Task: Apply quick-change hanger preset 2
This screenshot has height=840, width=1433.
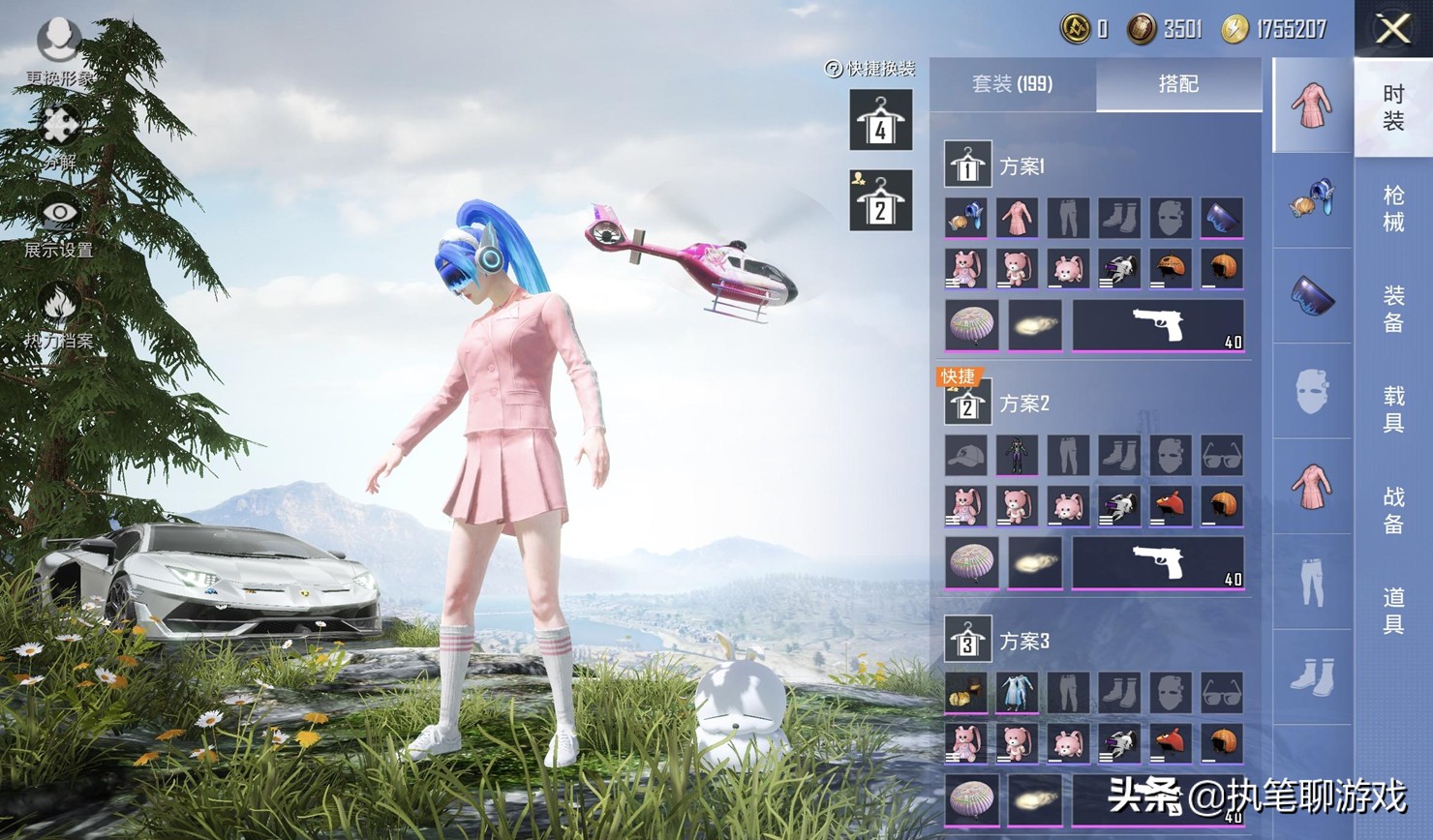Action: pyautogui.click(x=880, y=200)
